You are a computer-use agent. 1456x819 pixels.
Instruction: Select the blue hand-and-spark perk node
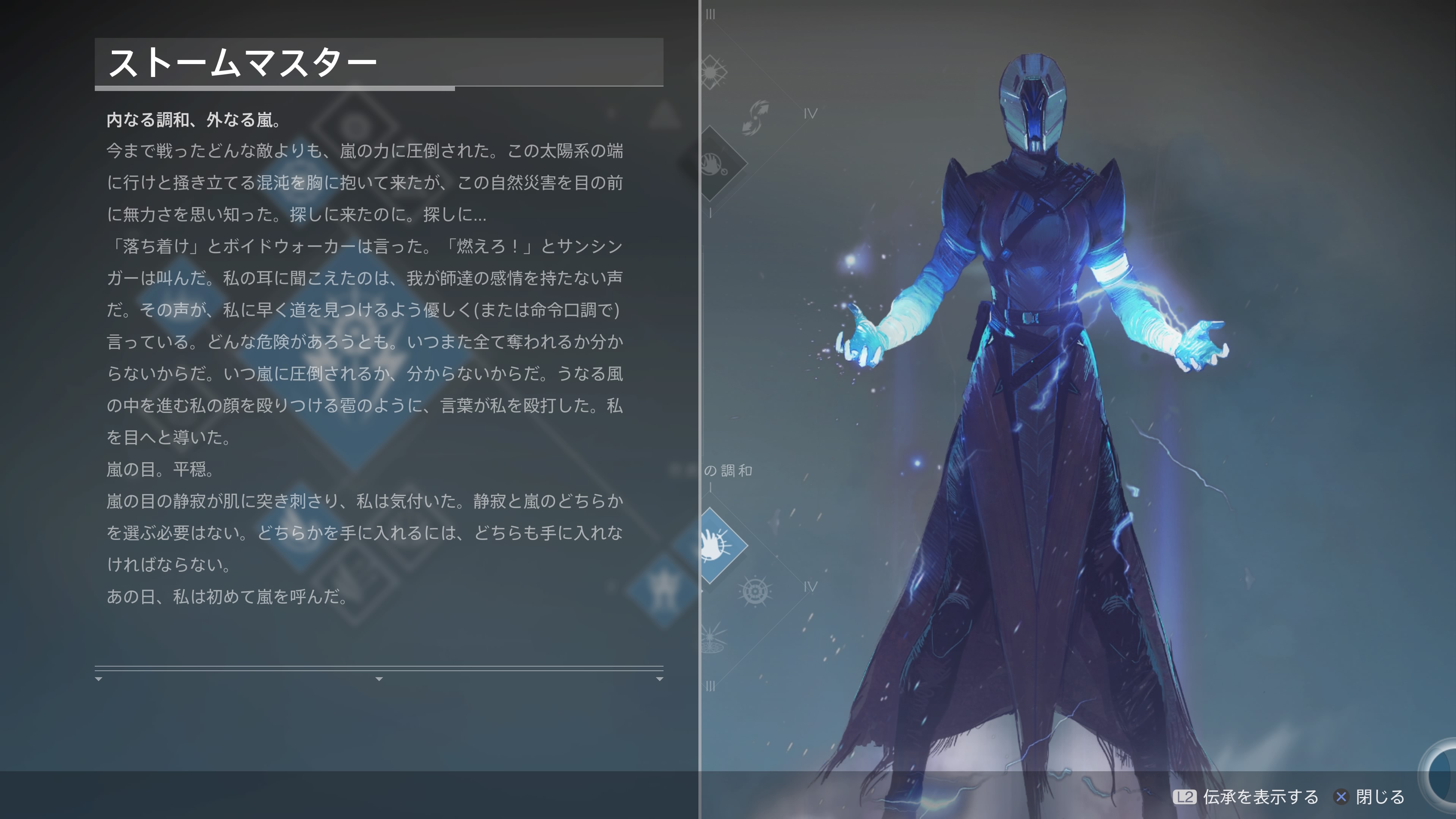(x=717, y=546)
